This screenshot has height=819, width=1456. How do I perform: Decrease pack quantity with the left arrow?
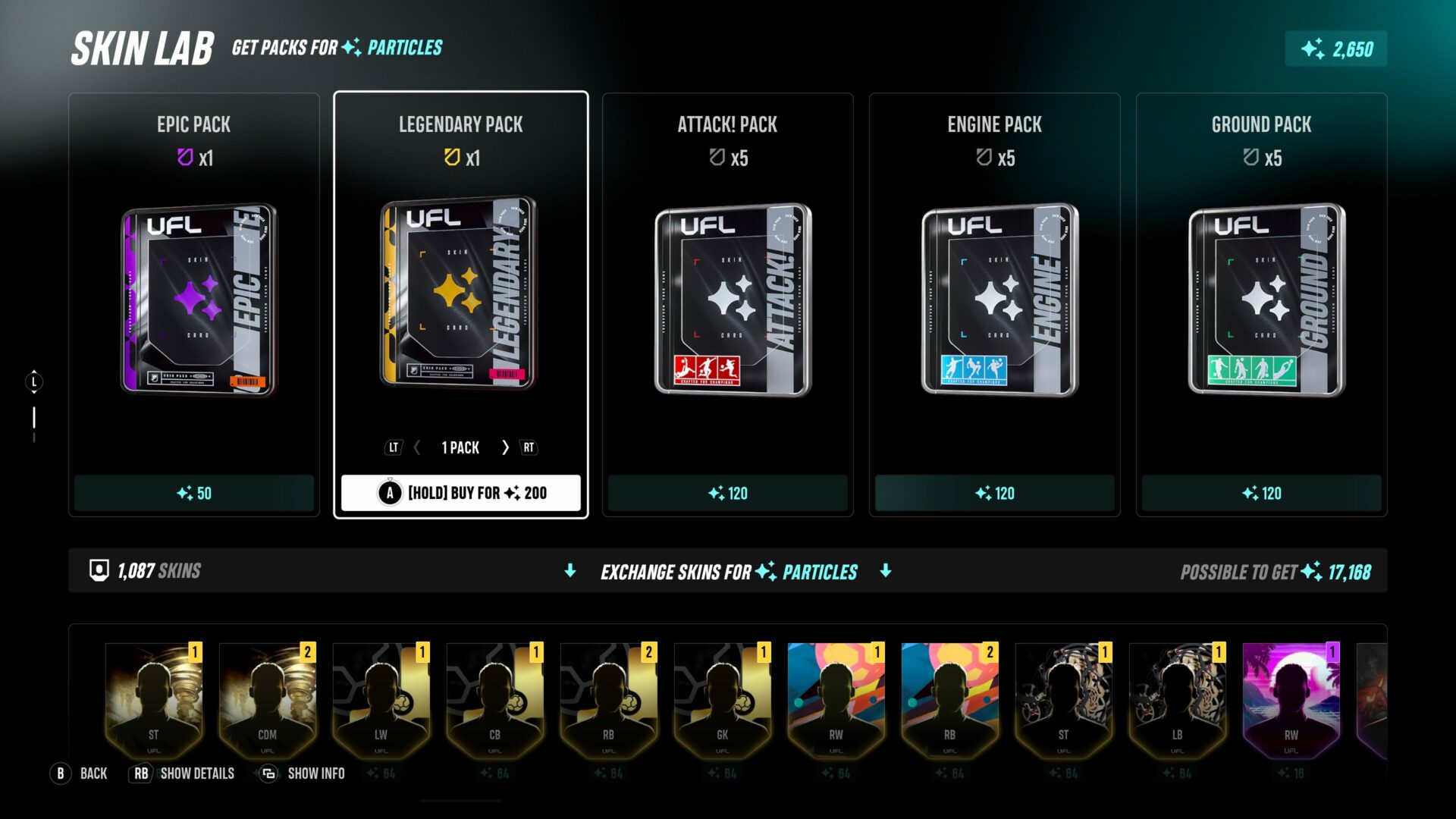417,448
